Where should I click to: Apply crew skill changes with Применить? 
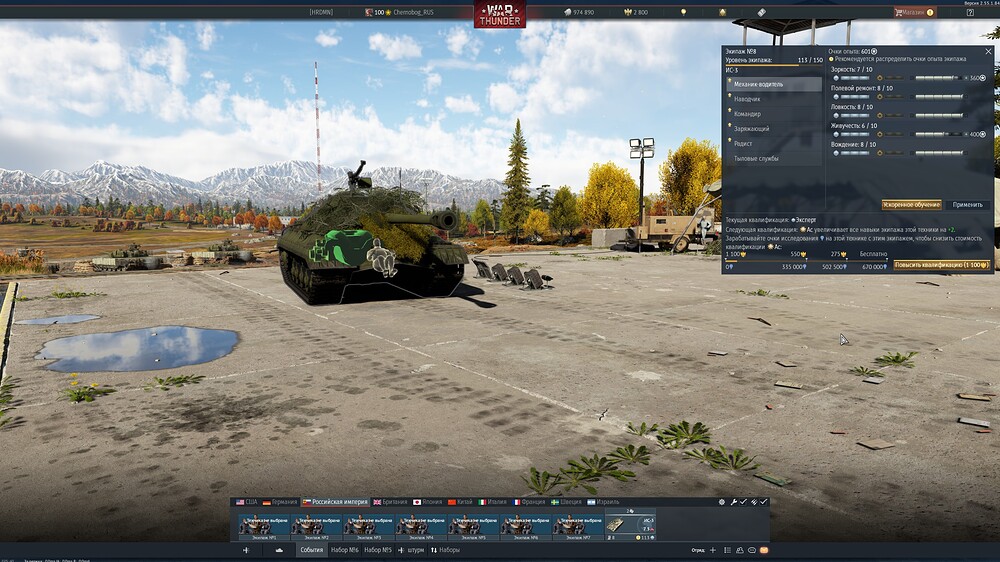[967, 204]
